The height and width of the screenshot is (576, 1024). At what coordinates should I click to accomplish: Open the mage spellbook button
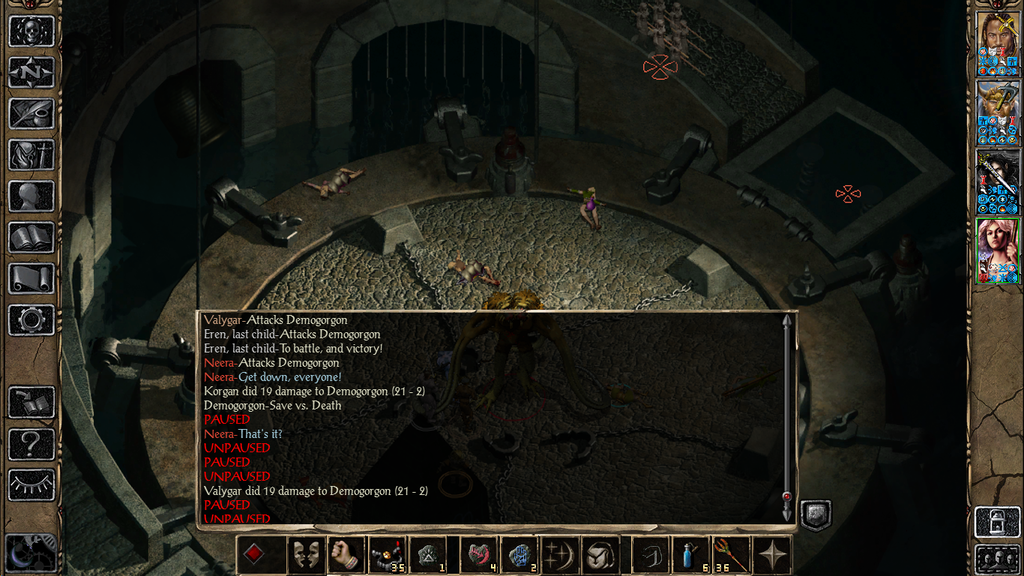31,237
